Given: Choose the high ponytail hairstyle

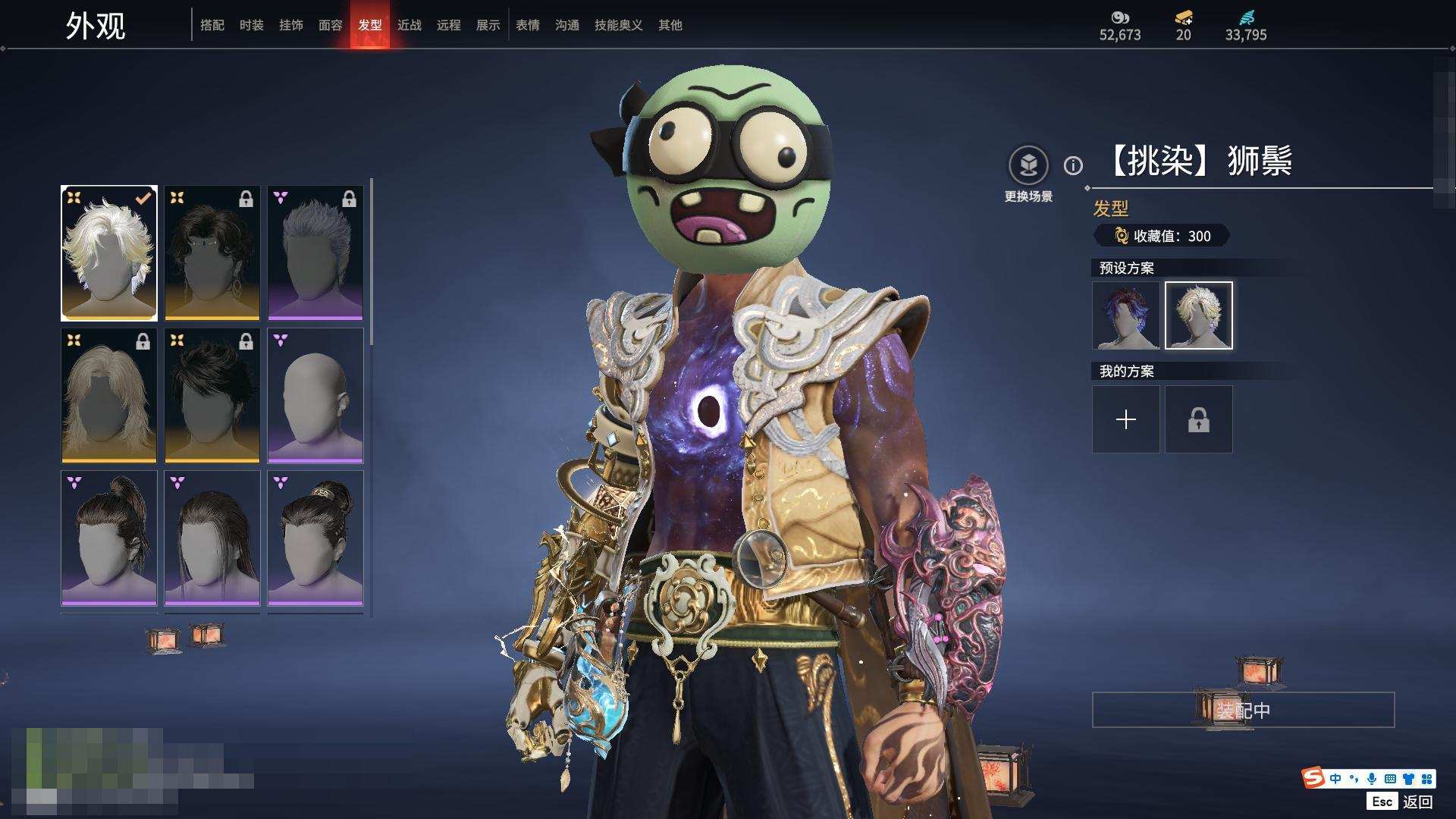Looking at the screenshot, I should coord(109,538).
